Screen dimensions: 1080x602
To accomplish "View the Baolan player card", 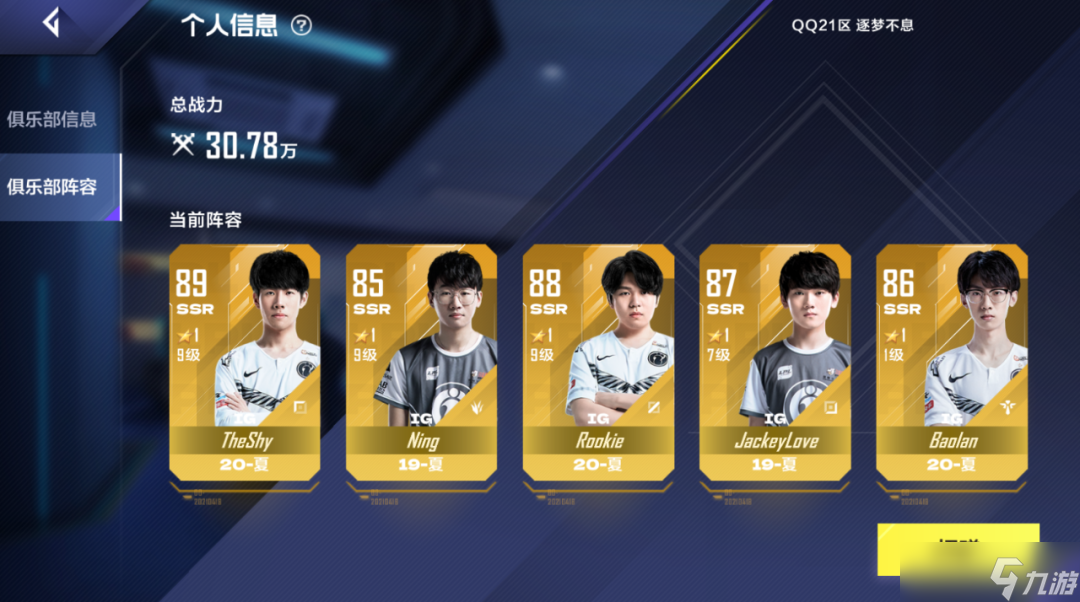I will [x=952, y=360].
